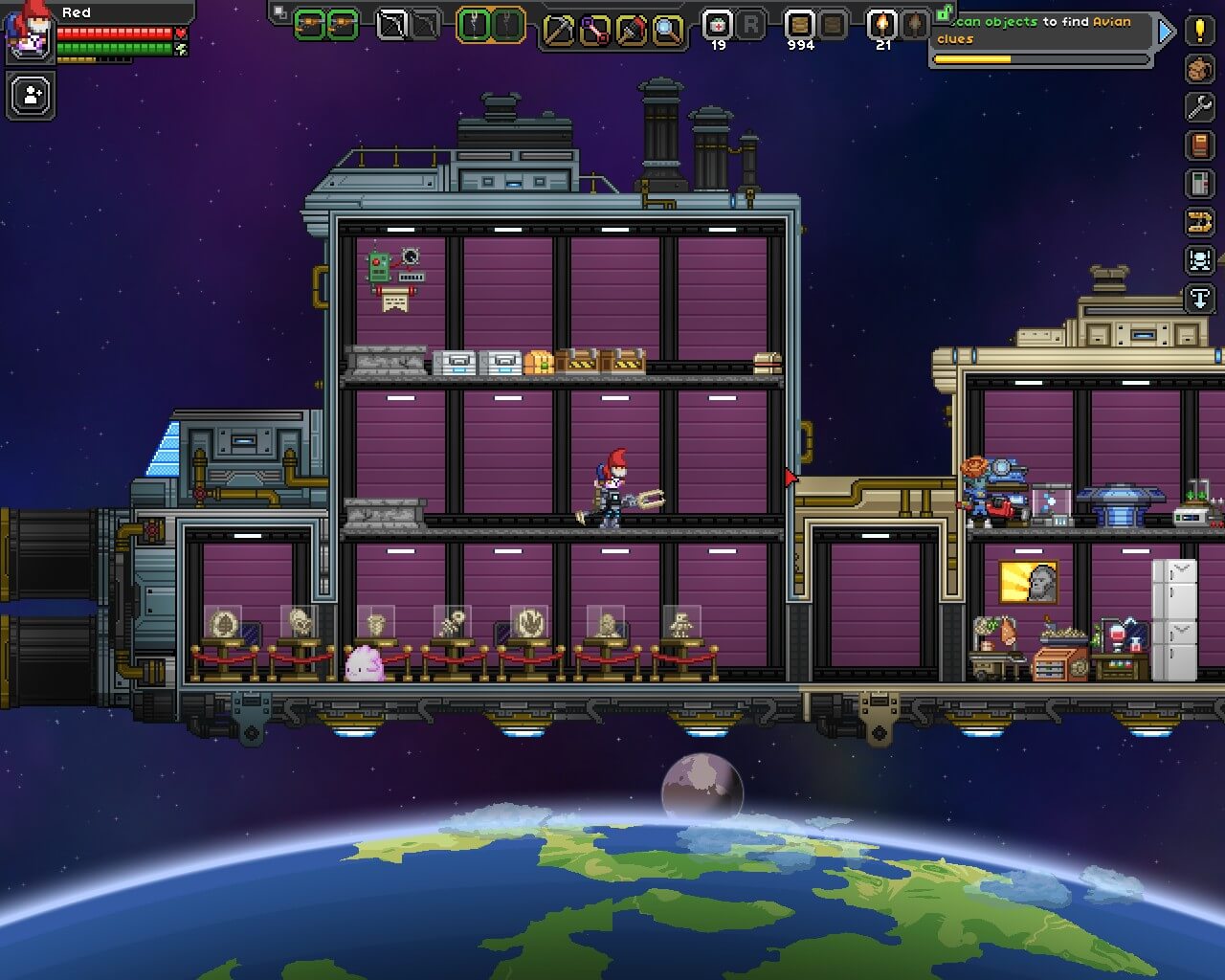Select the wood block slot with 994
The height and width of the screenshot is (980, 1225).
click(x=800, y=26)
